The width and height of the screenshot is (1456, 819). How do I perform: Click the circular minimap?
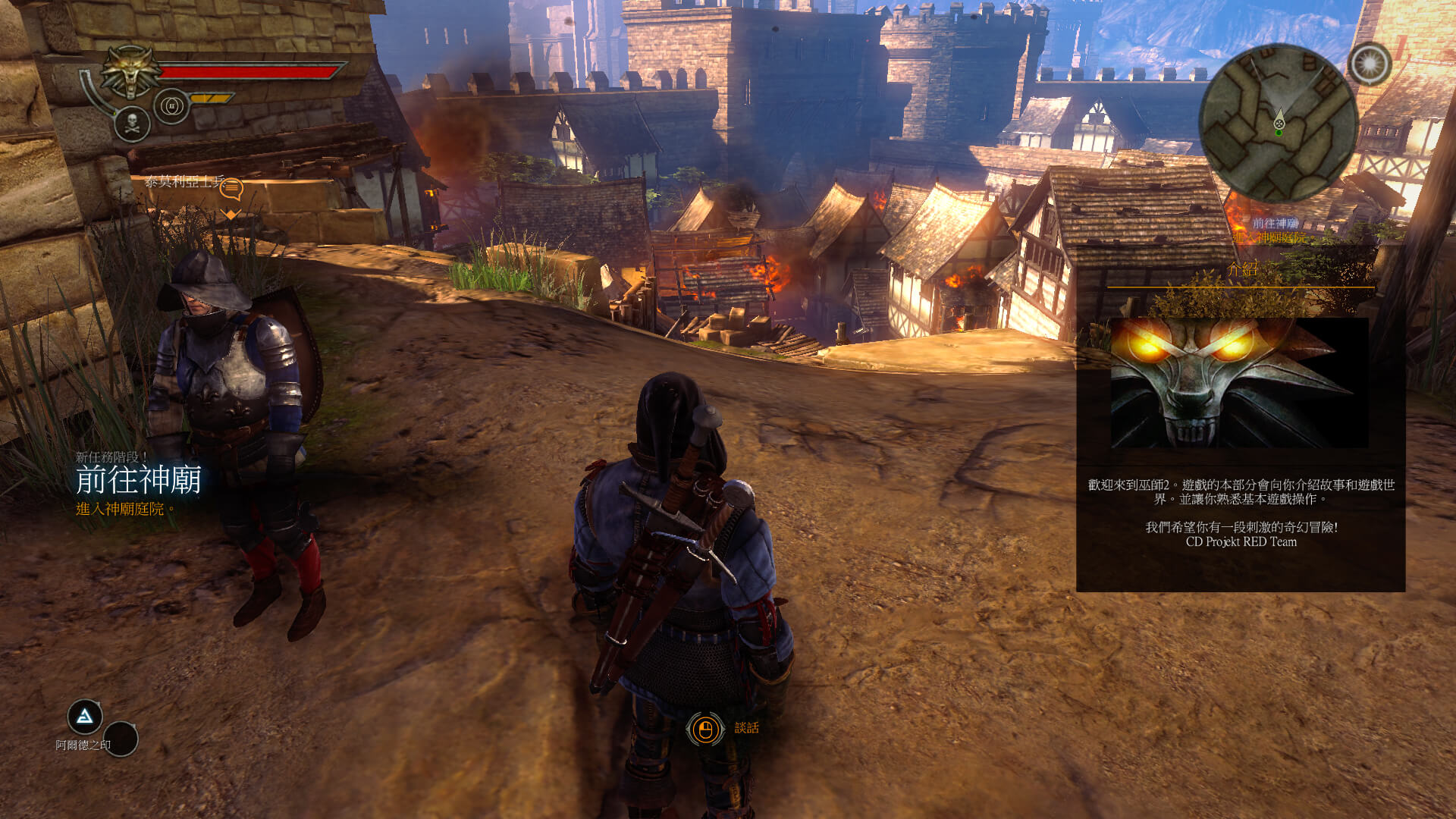click(x=1278, y=123)
